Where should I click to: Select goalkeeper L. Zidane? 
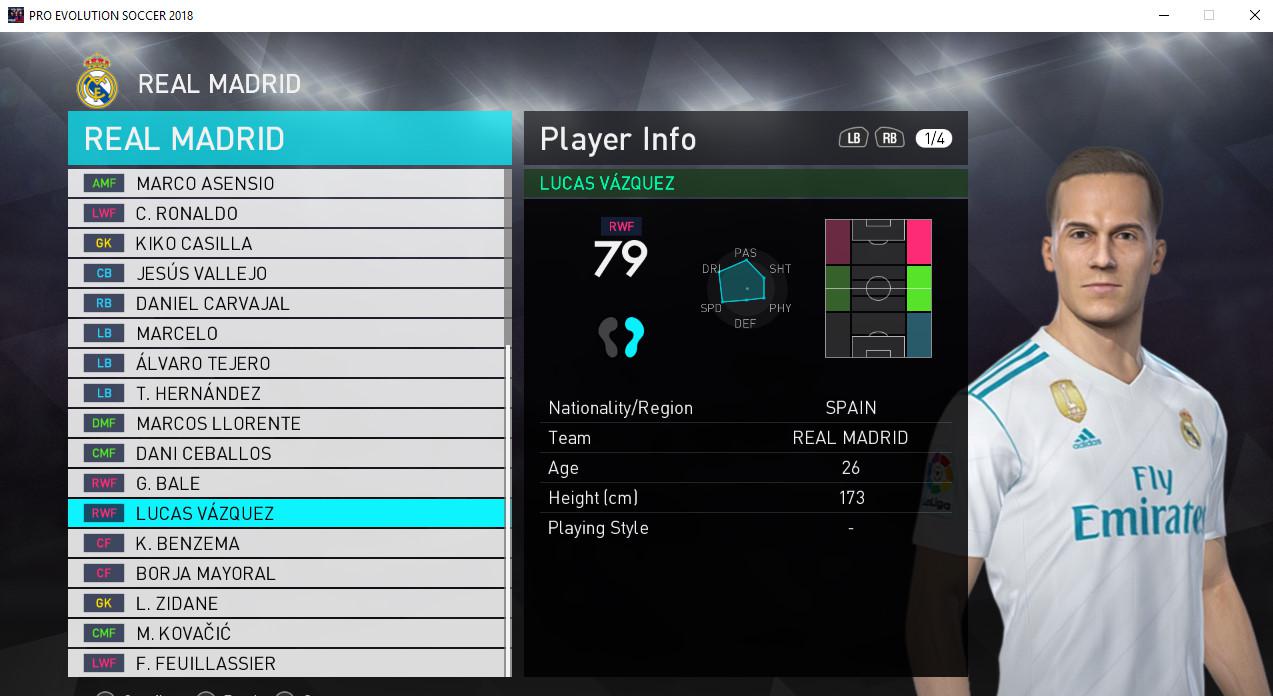(x=286, y=603)
